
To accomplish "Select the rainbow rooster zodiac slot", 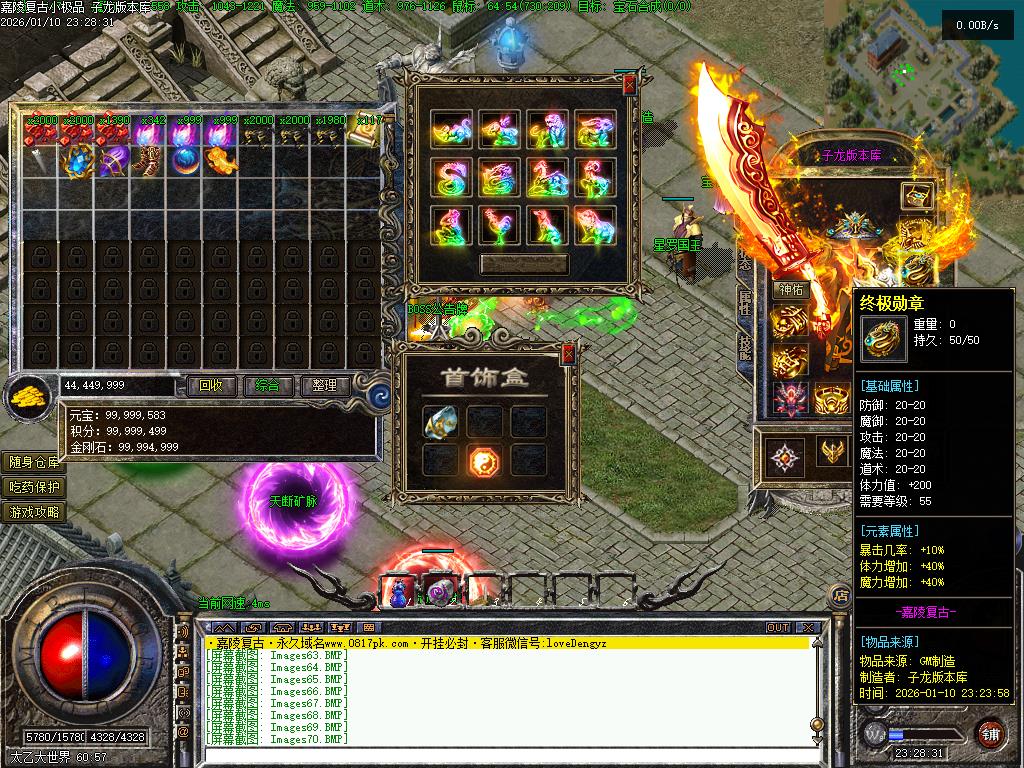I will click(498, 225).
